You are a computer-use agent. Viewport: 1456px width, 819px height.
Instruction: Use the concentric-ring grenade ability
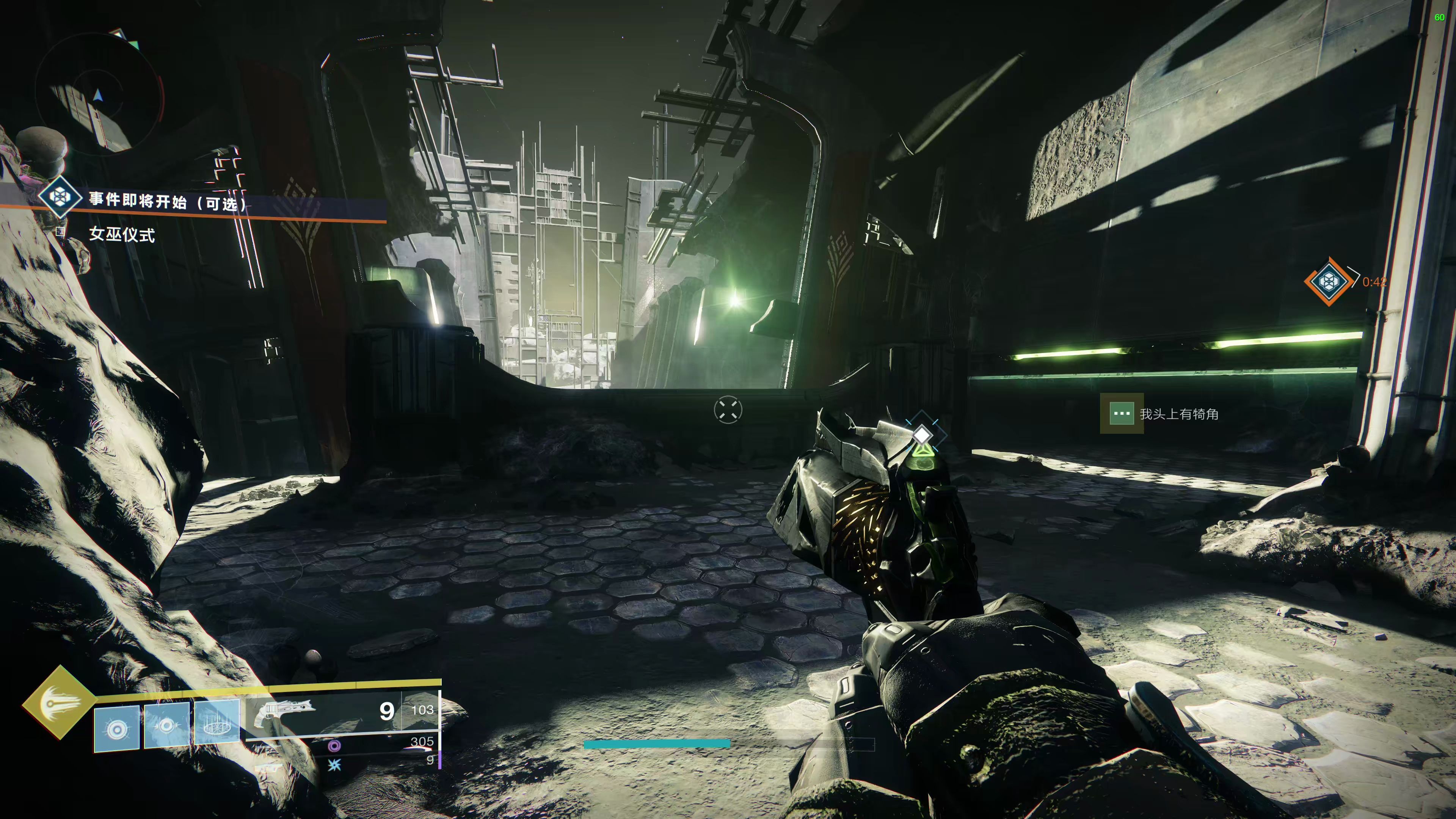[116, 728]
